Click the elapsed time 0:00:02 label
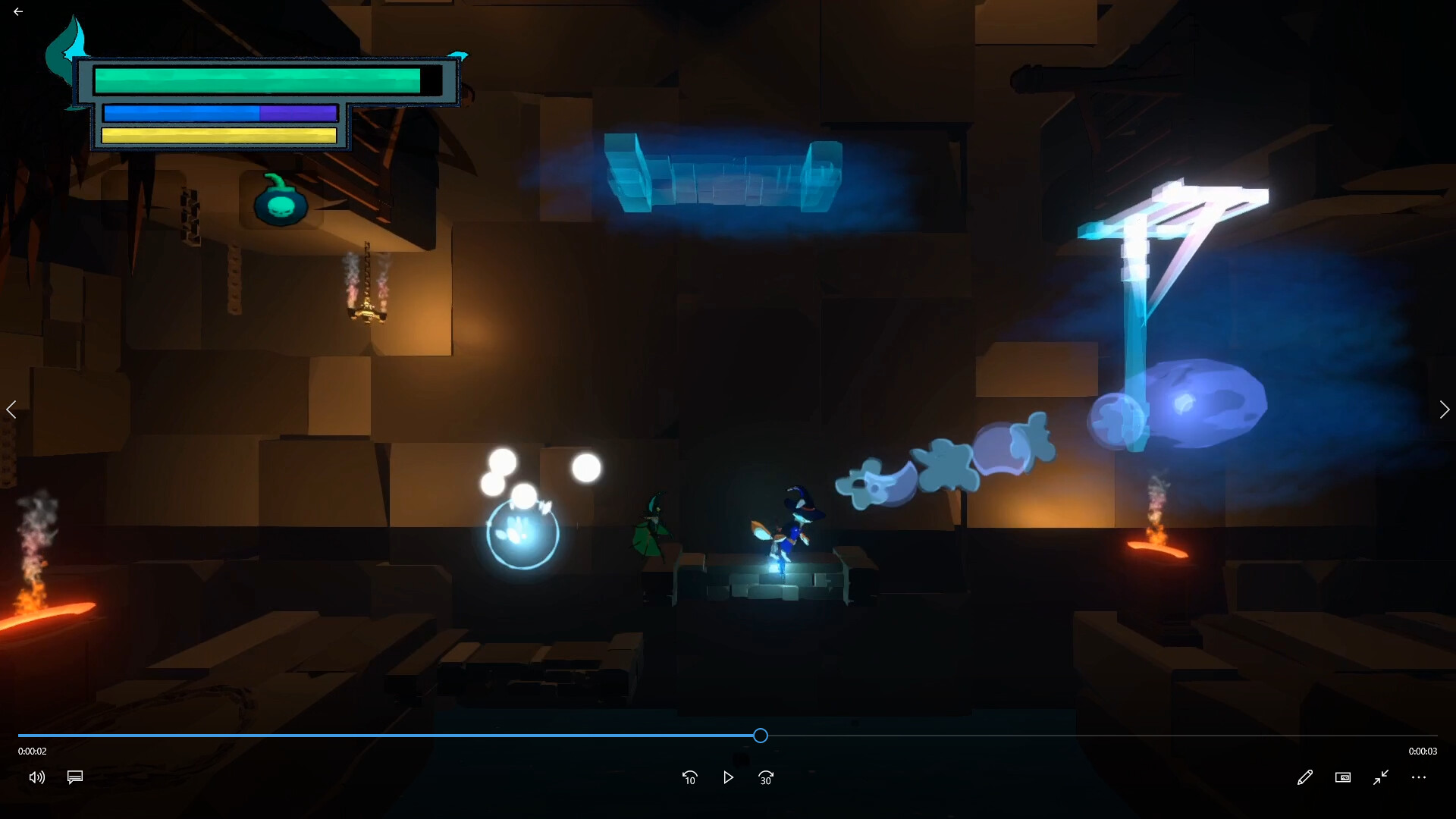The width and height of the screenshot is (1456, 819). pos(30,752)
